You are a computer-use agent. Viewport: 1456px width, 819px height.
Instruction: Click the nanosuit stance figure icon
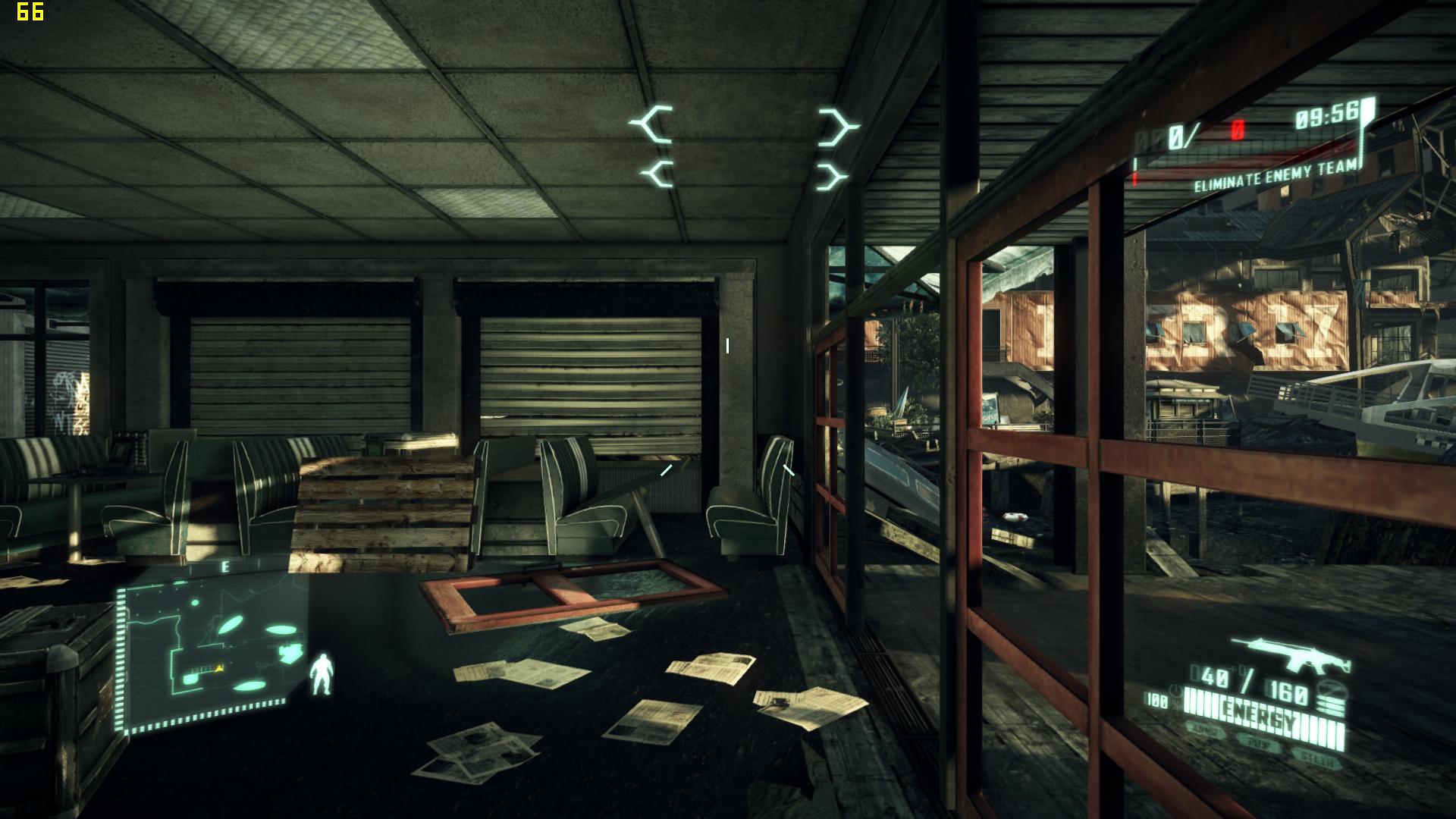(x=322, y=674)
